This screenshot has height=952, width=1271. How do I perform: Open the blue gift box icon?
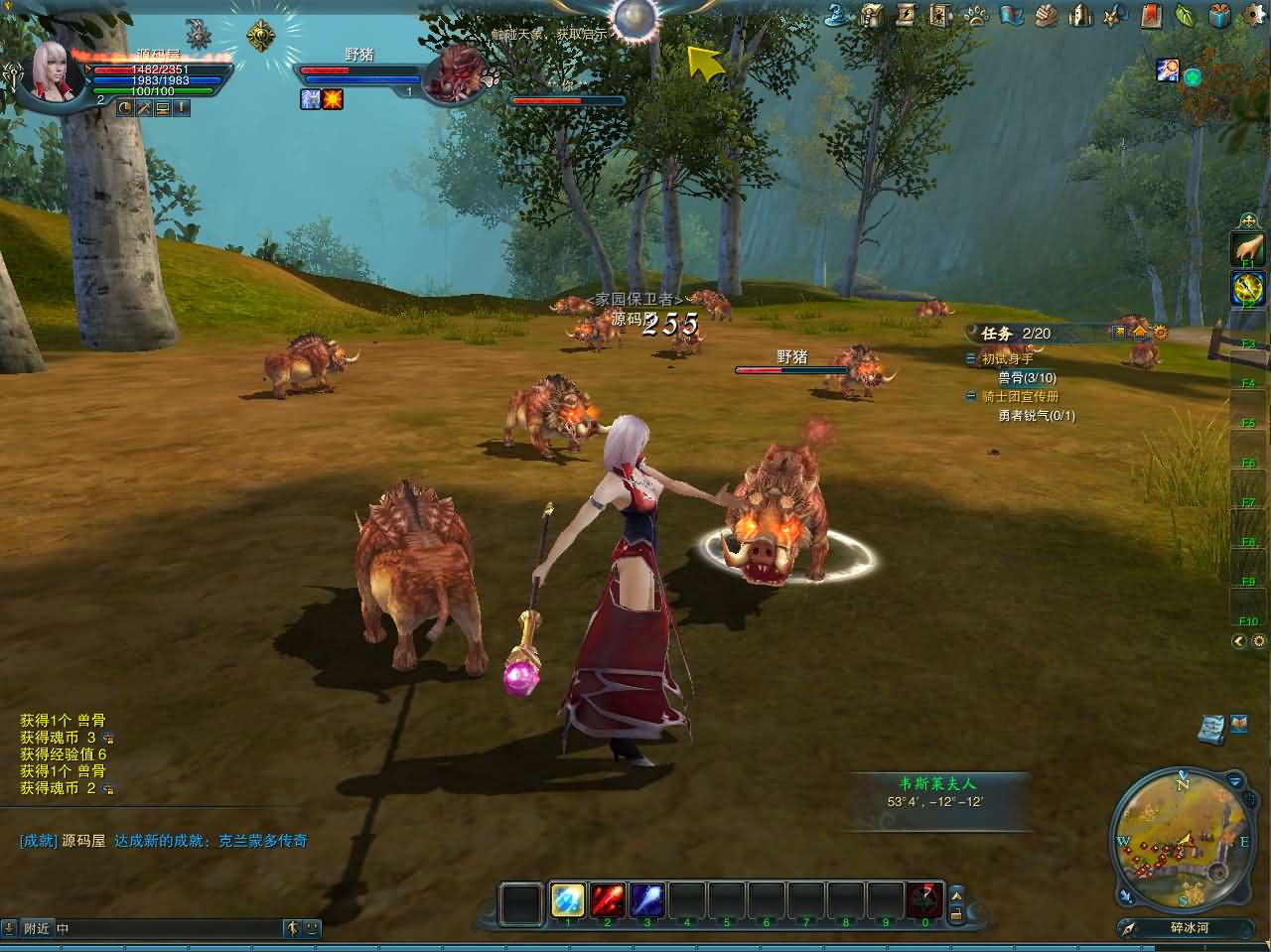click(x=1220, y=15)
